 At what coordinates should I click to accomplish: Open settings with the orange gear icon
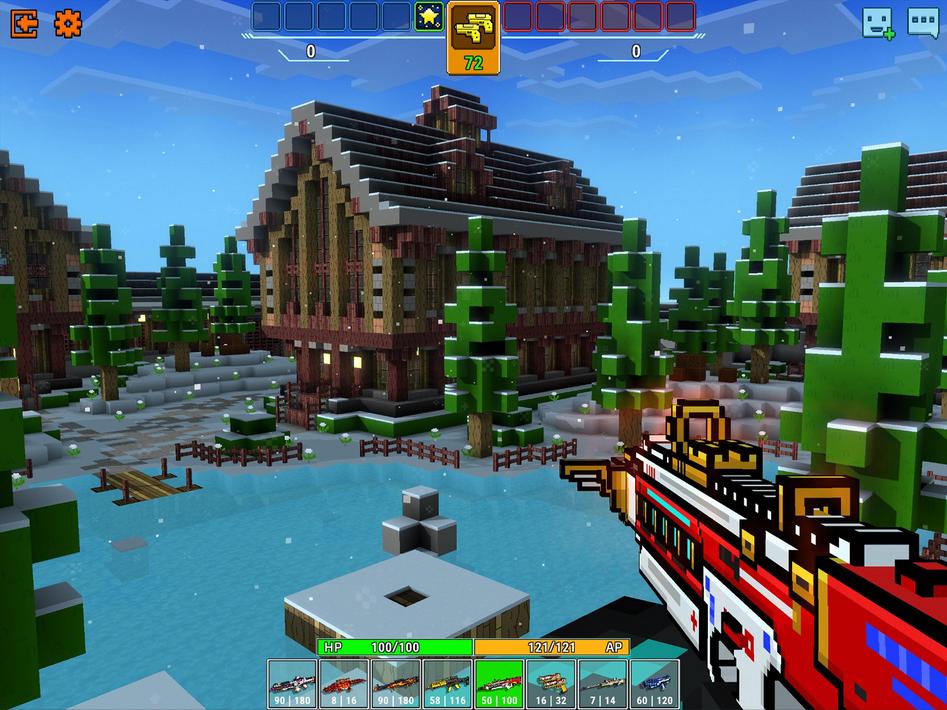coord(68,23)
